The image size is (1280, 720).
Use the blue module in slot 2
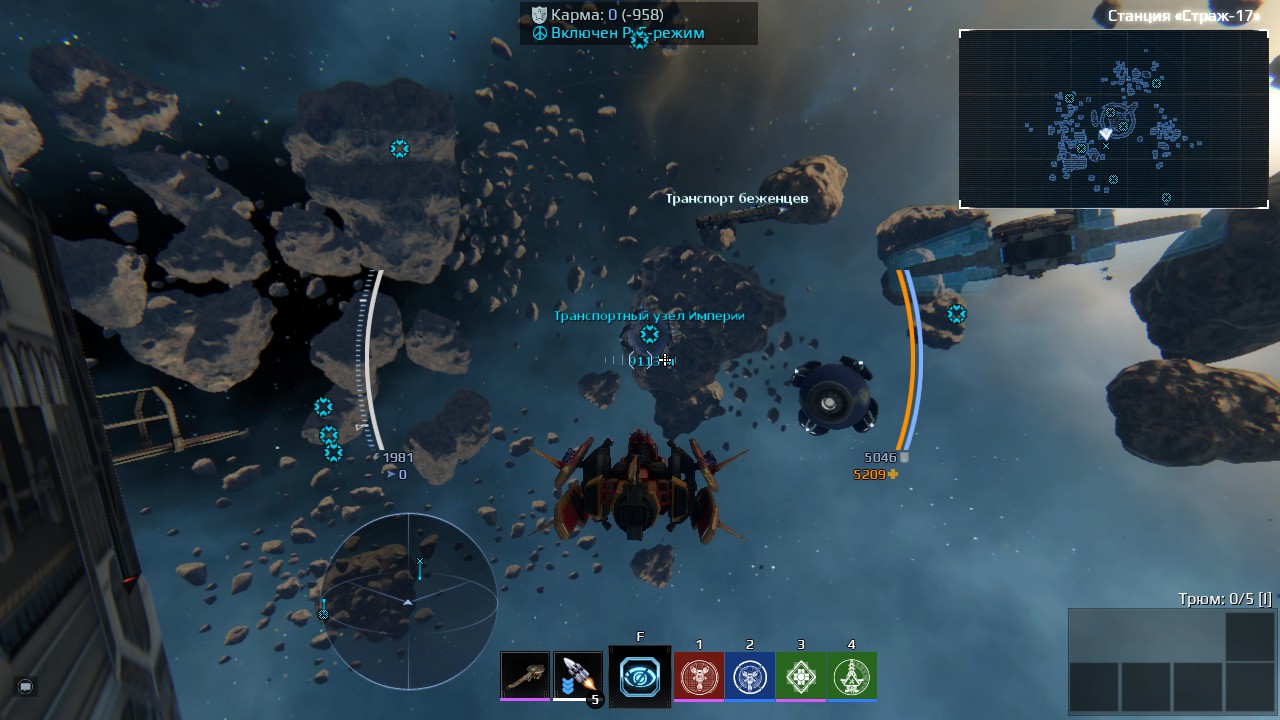point(750,676)
